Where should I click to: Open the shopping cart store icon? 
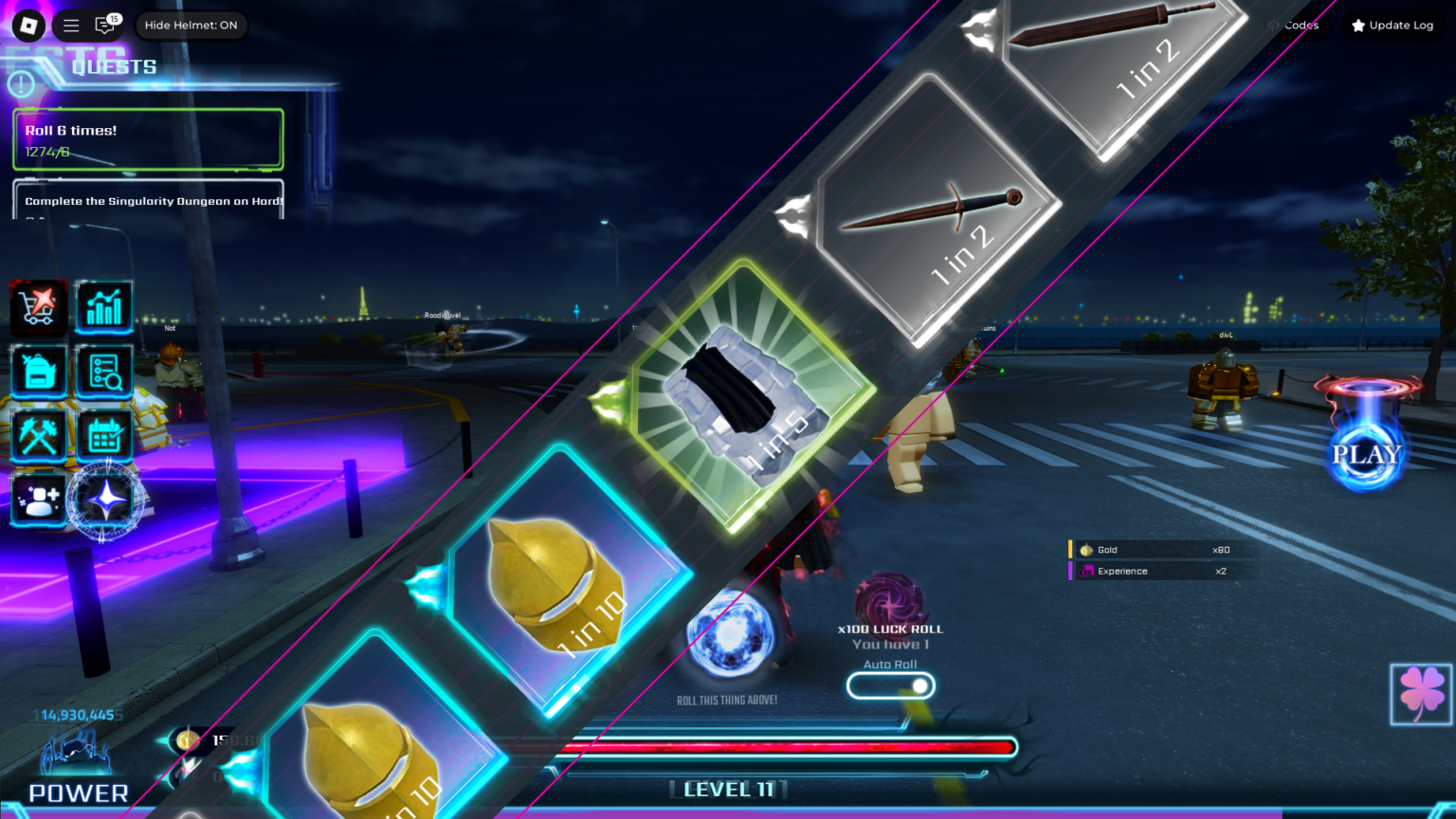[x=39, y=306]
